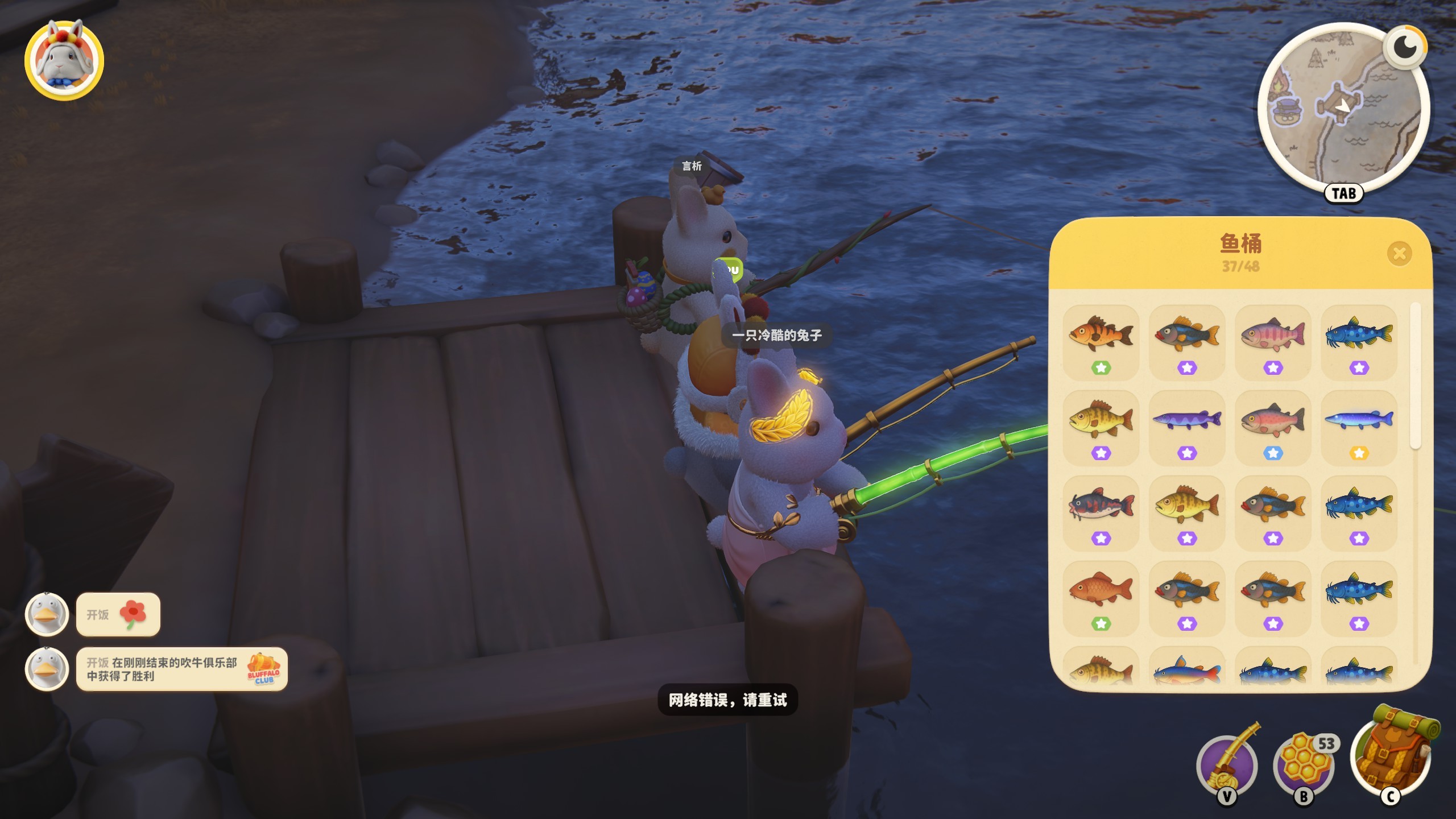Select the golden fishing rod tool button
Image resolution: width=1456 pixels, height=819 pixels.
(1227, 765)
